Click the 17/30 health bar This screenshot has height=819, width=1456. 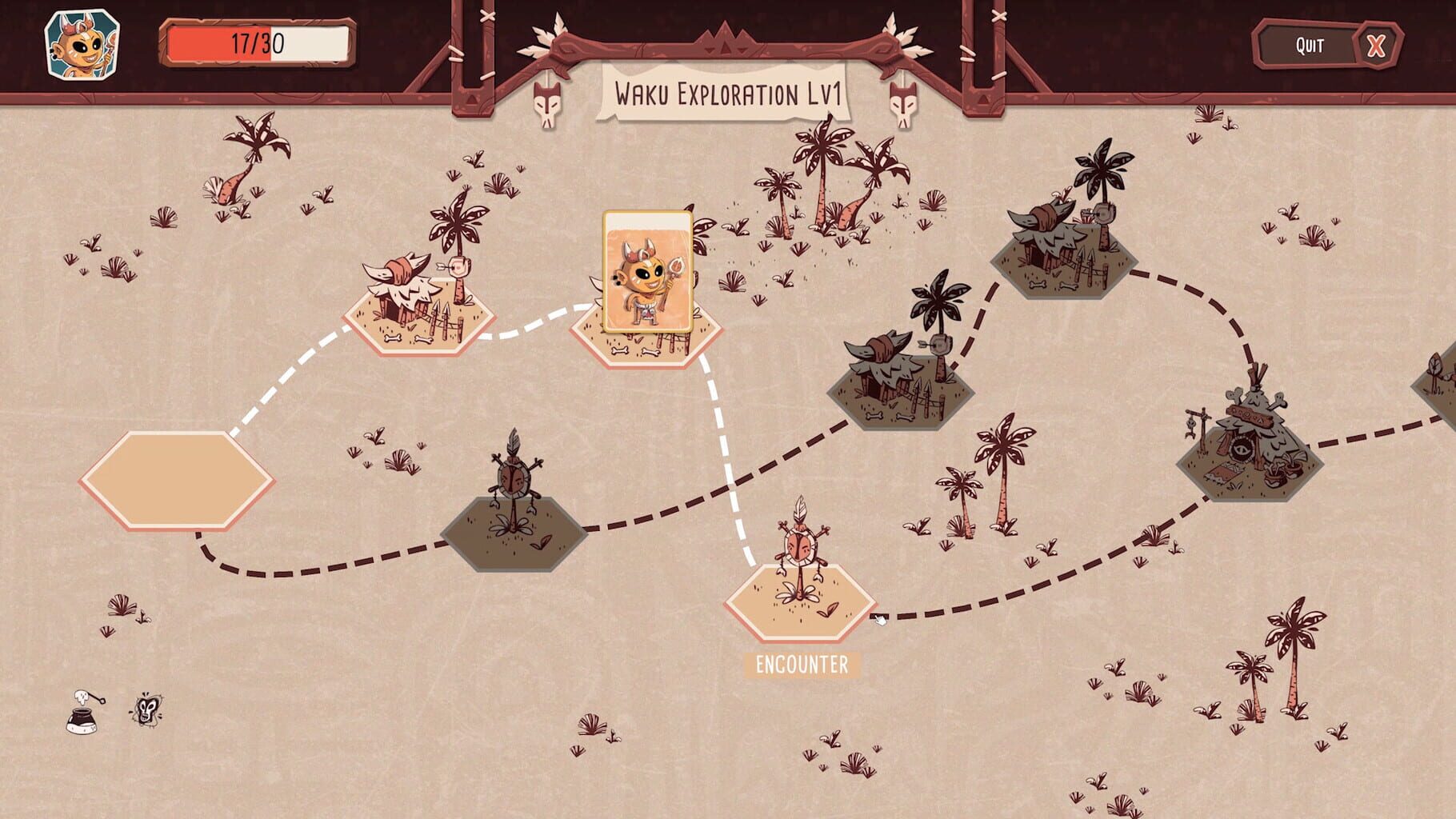(258, 42)
